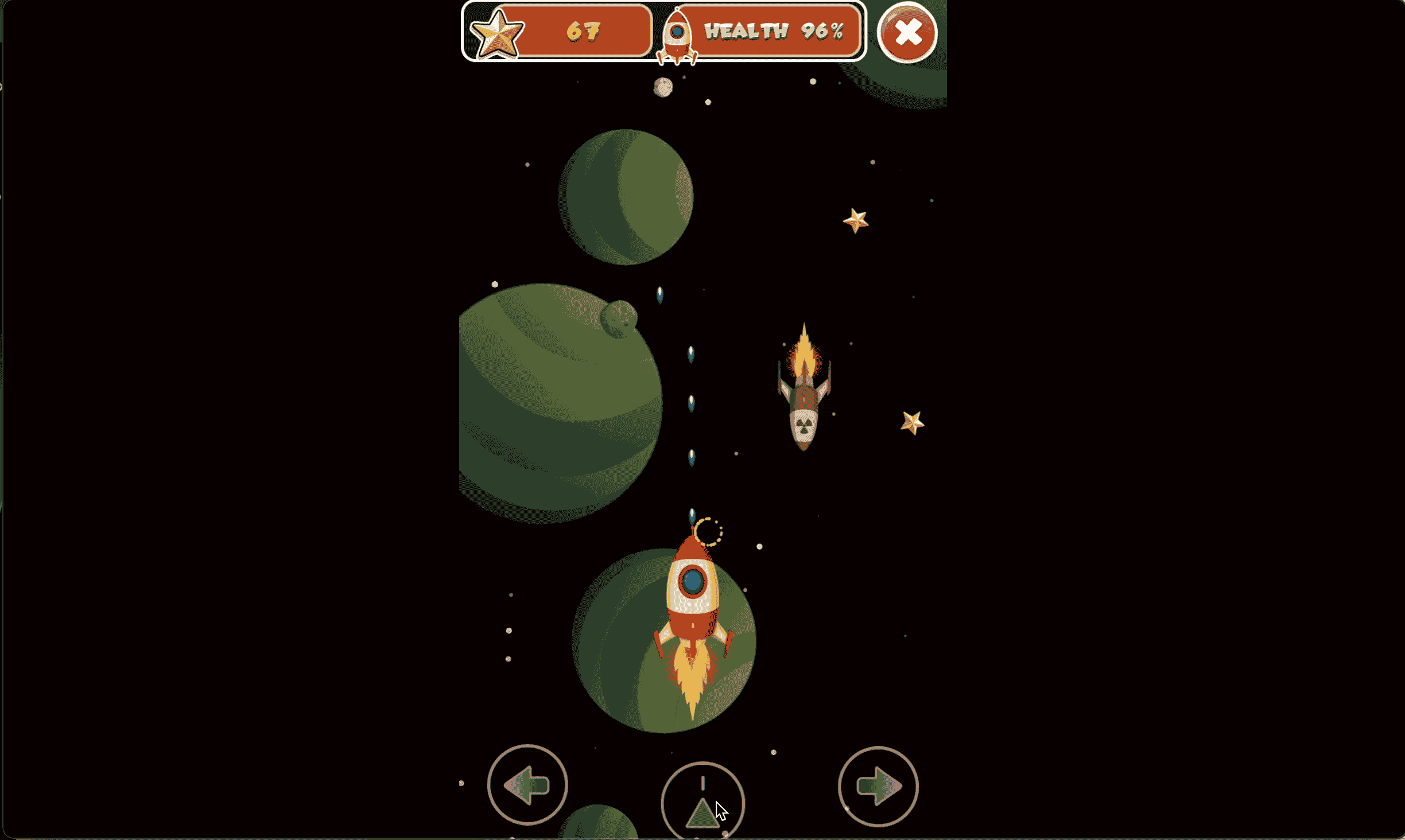Image resolution: width=1405 pixels, height=840 pixels.
Task: Close the game with the X button
Action: pyautogui.click(x=907, y=32)
